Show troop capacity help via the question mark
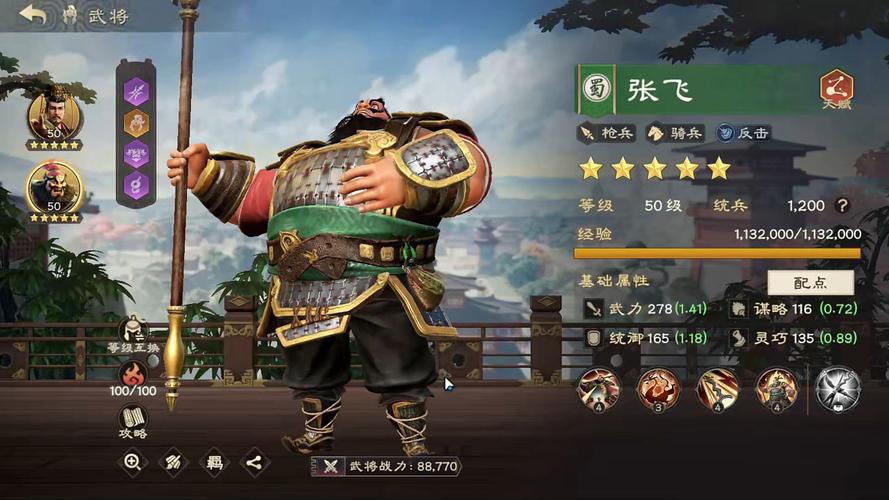 (x=843, y=205)
